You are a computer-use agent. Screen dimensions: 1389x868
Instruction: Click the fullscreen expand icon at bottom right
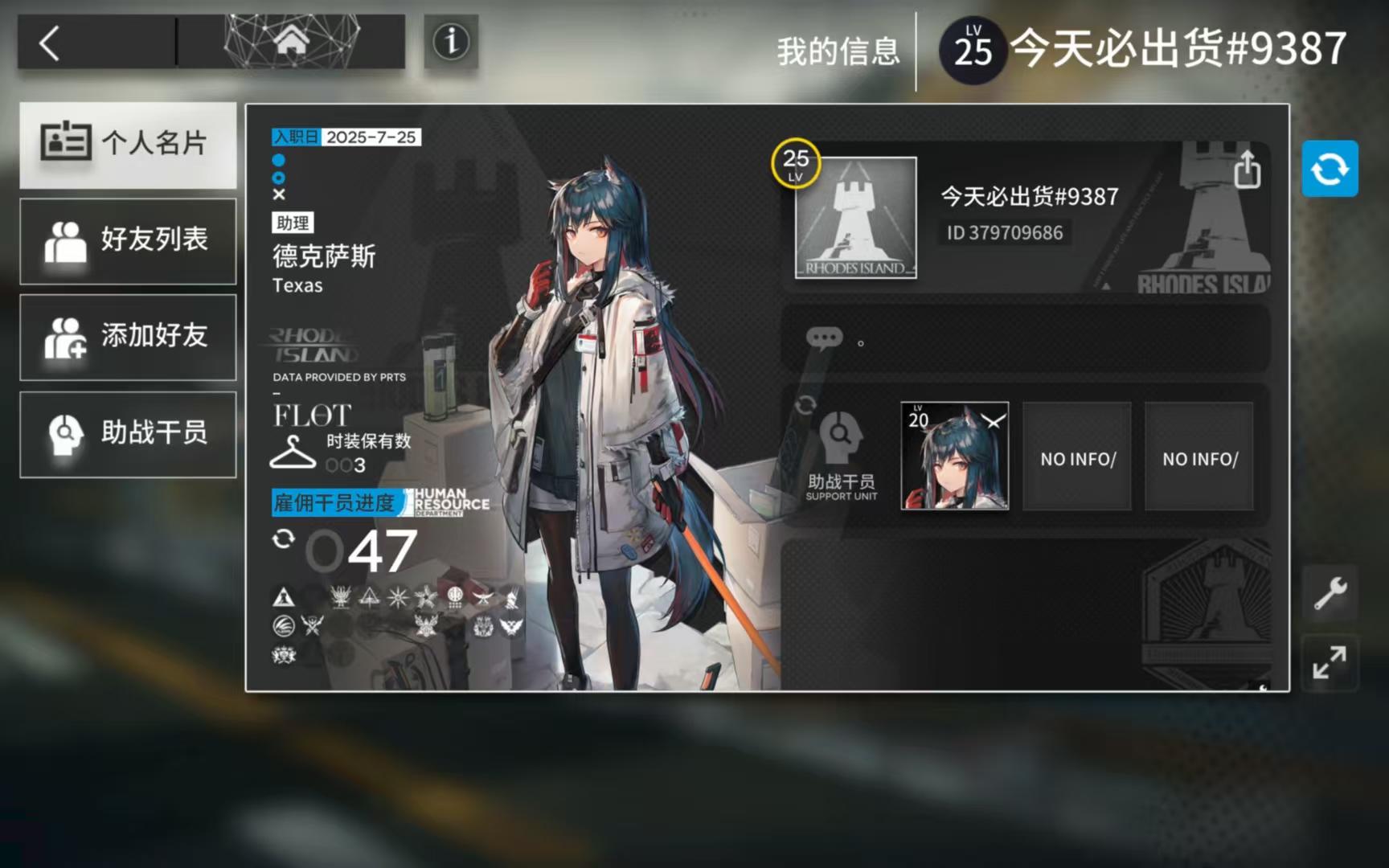point(1330,664)
